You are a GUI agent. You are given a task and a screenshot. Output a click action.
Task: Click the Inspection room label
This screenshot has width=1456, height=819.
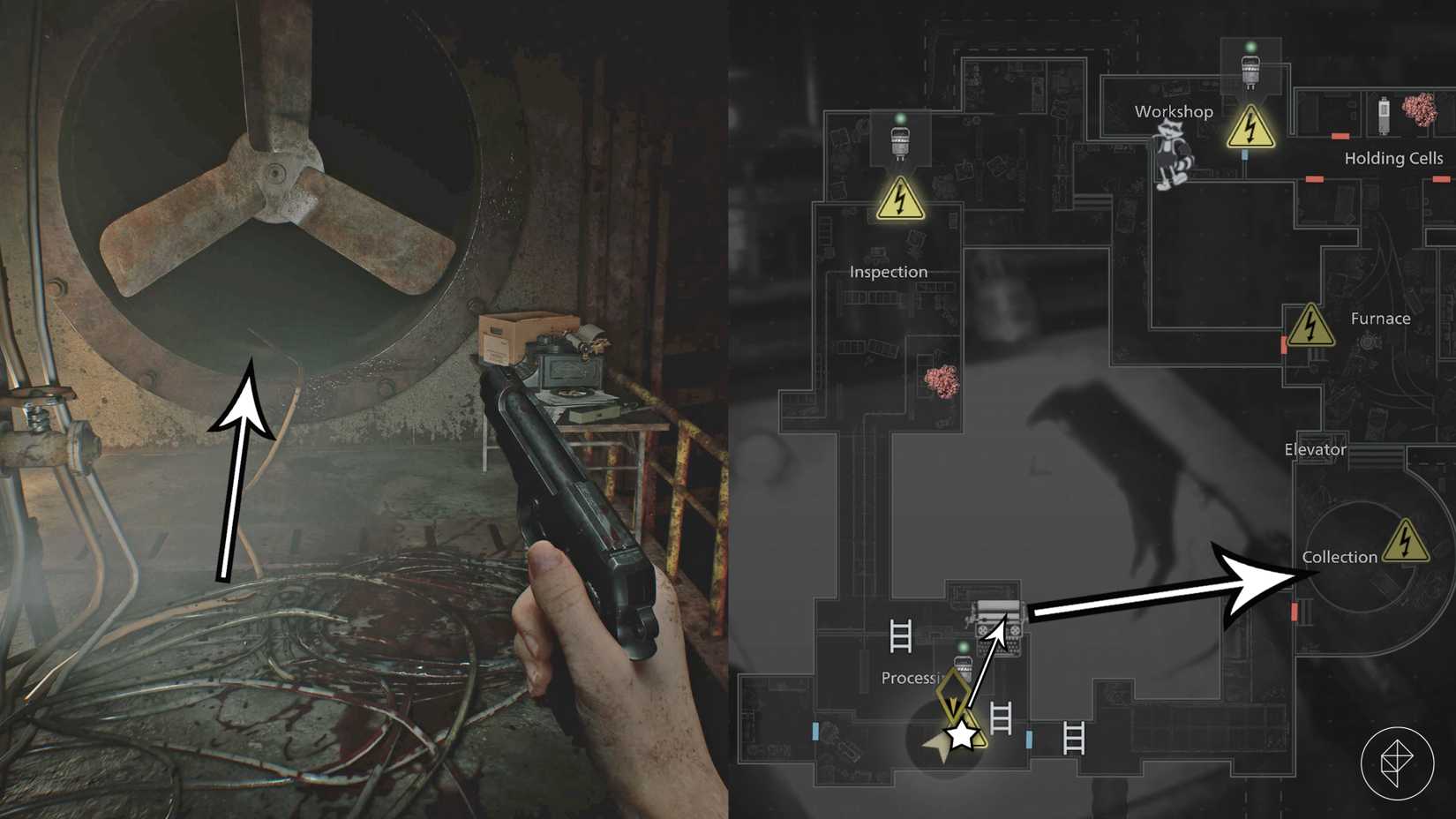coord(888,272)
